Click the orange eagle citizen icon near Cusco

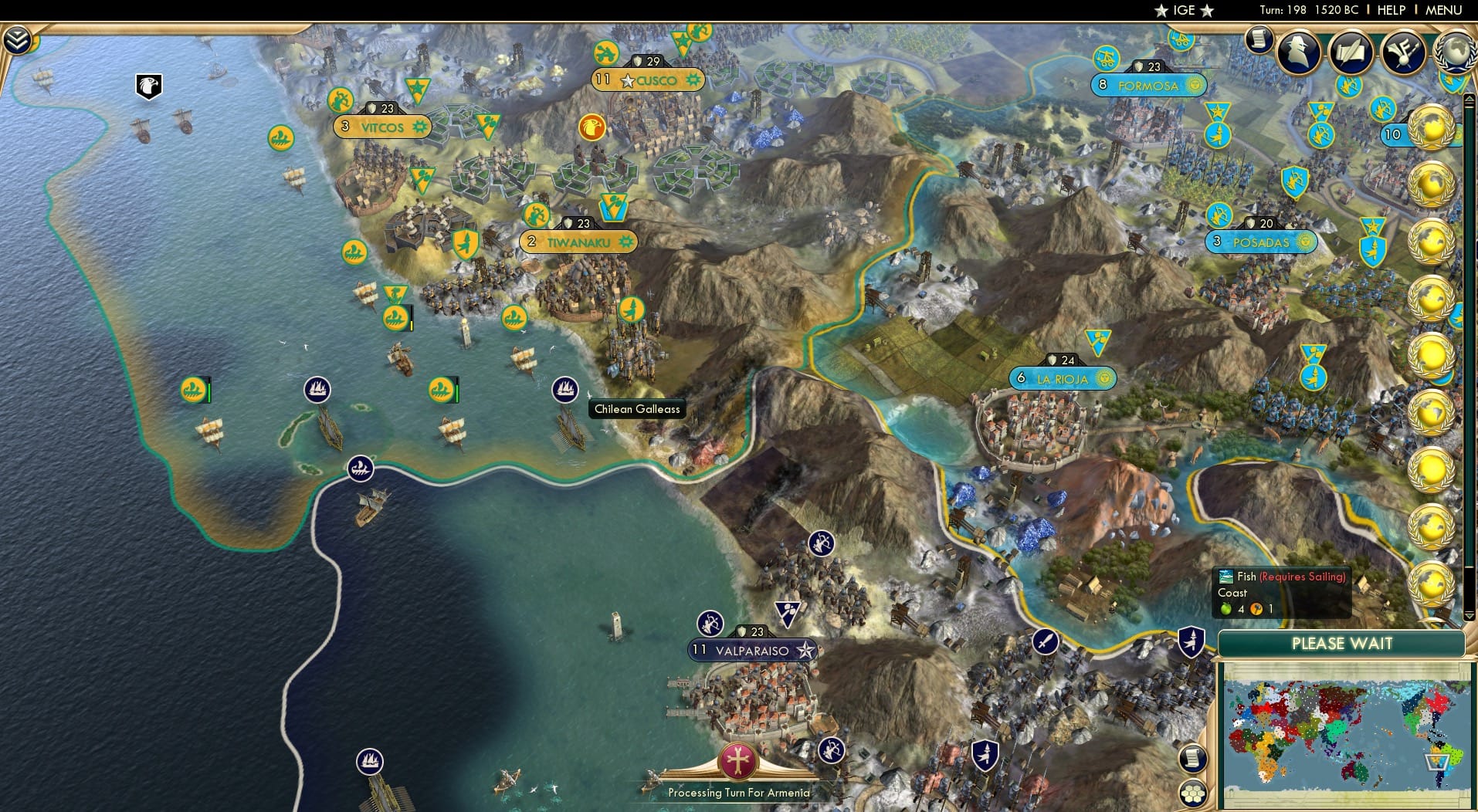click(x=591, y=128)
